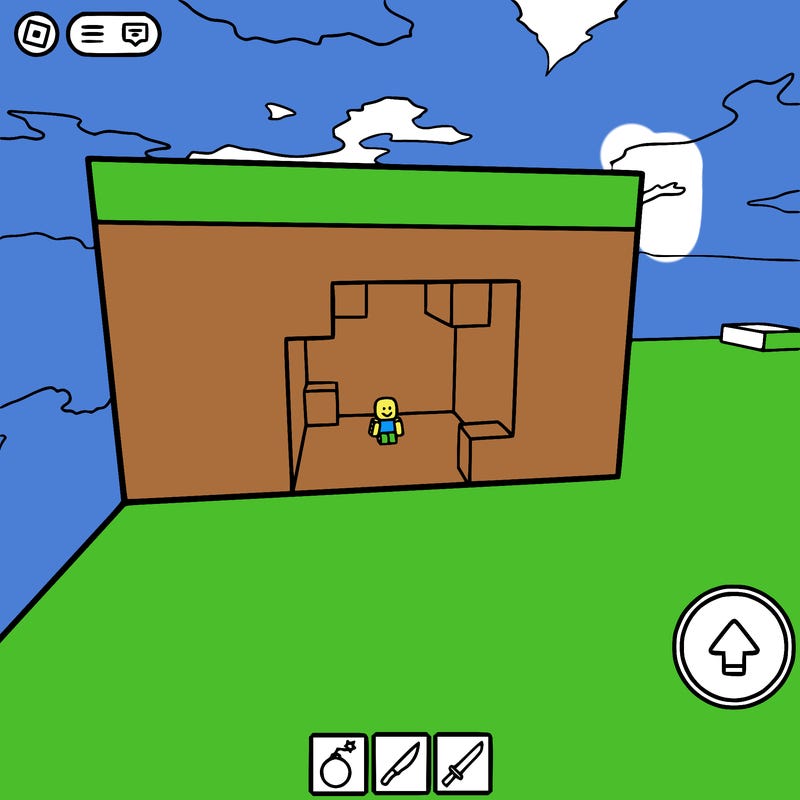The width and height of the screenshot is (800, 800).
Task: Tap the jump arrow button
Action: pos(734,646)
